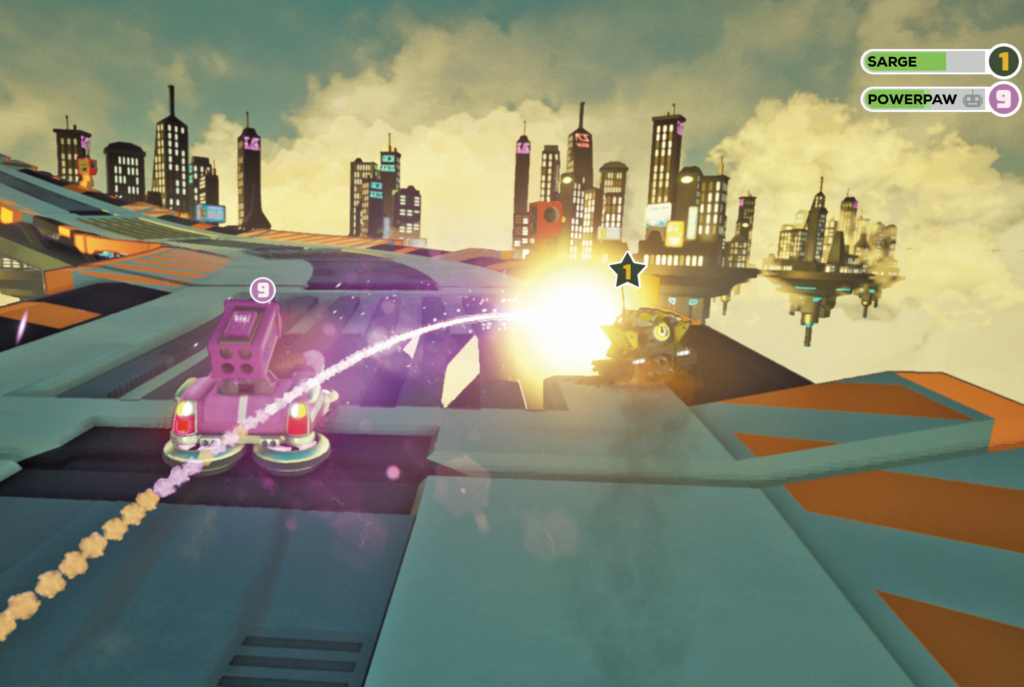1024x687 pixels.
Task: Click the purple 9 marker above the pink car
Action: [262, 291]
